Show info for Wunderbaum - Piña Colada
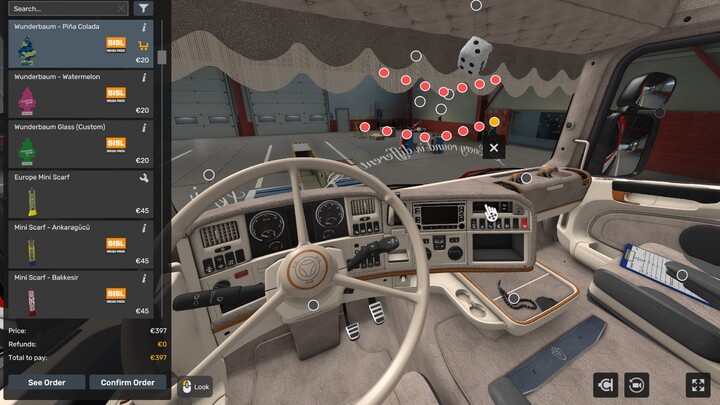This screenshot has width=720, height=405. coord(144,28)
